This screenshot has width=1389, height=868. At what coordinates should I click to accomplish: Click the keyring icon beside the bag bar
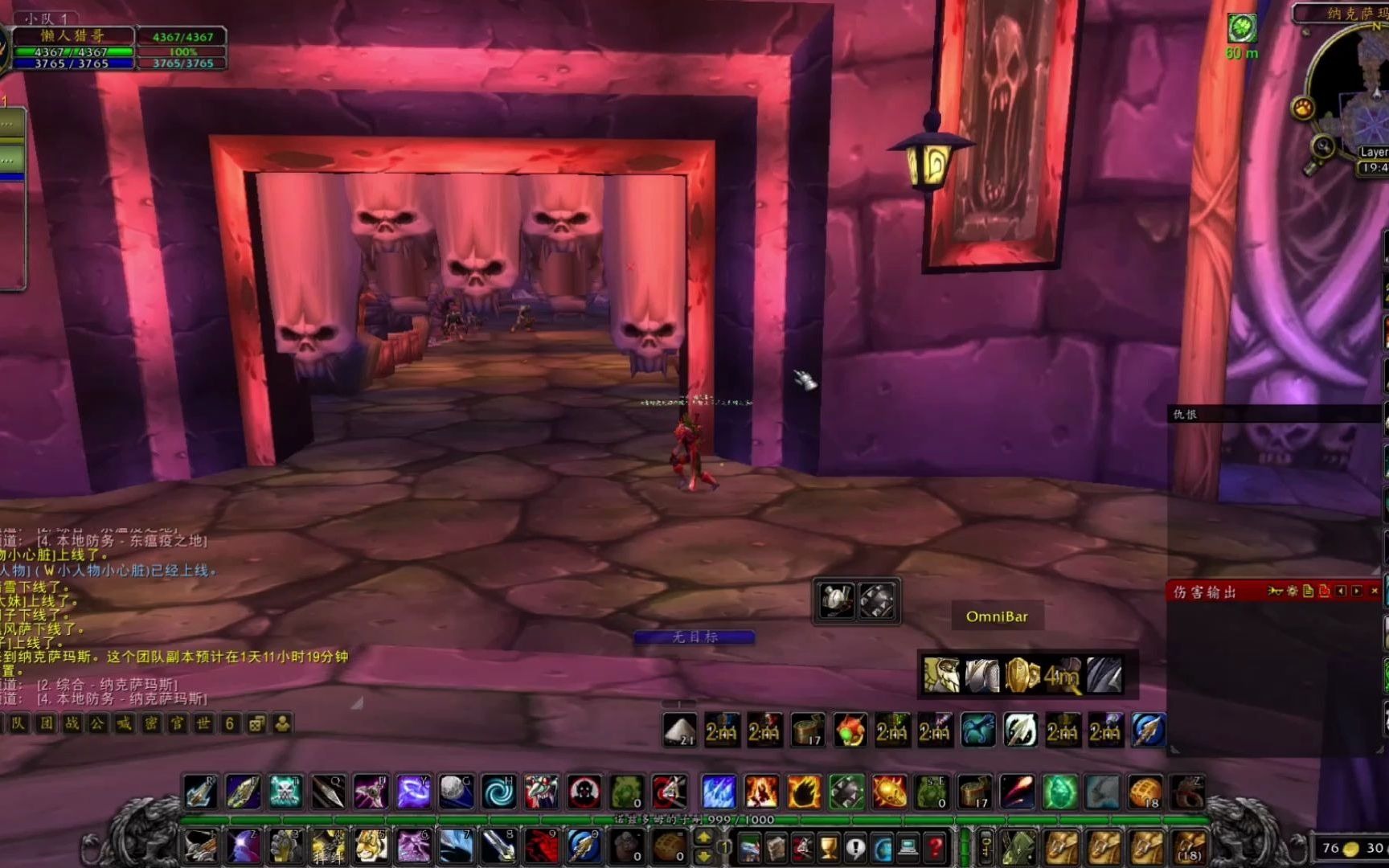986,848
